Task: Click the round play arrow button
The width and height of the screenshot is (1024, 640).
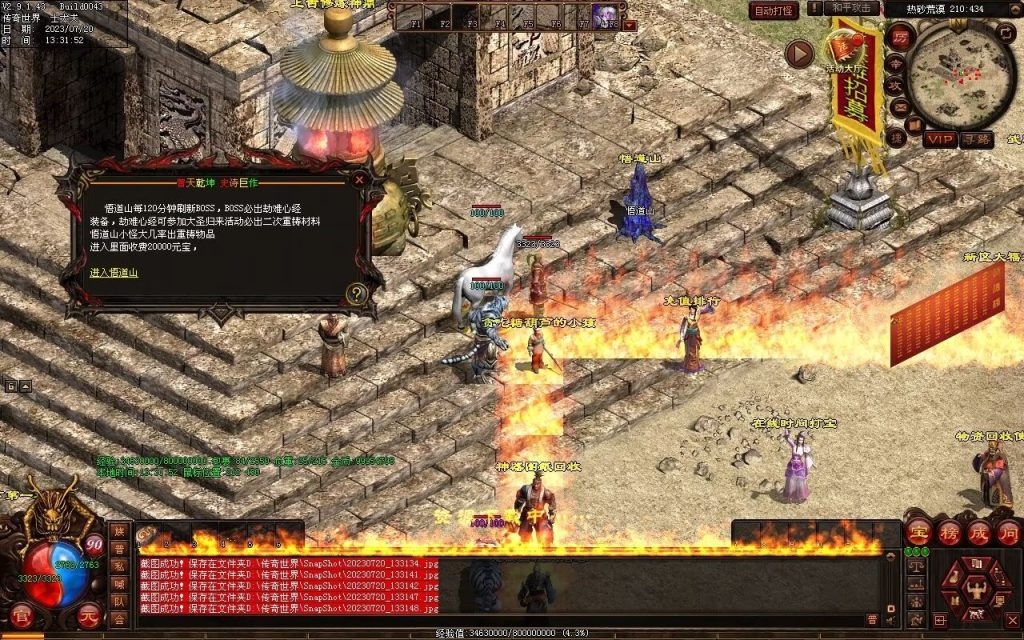Action: pyautogui.click(x=798, y=54)
